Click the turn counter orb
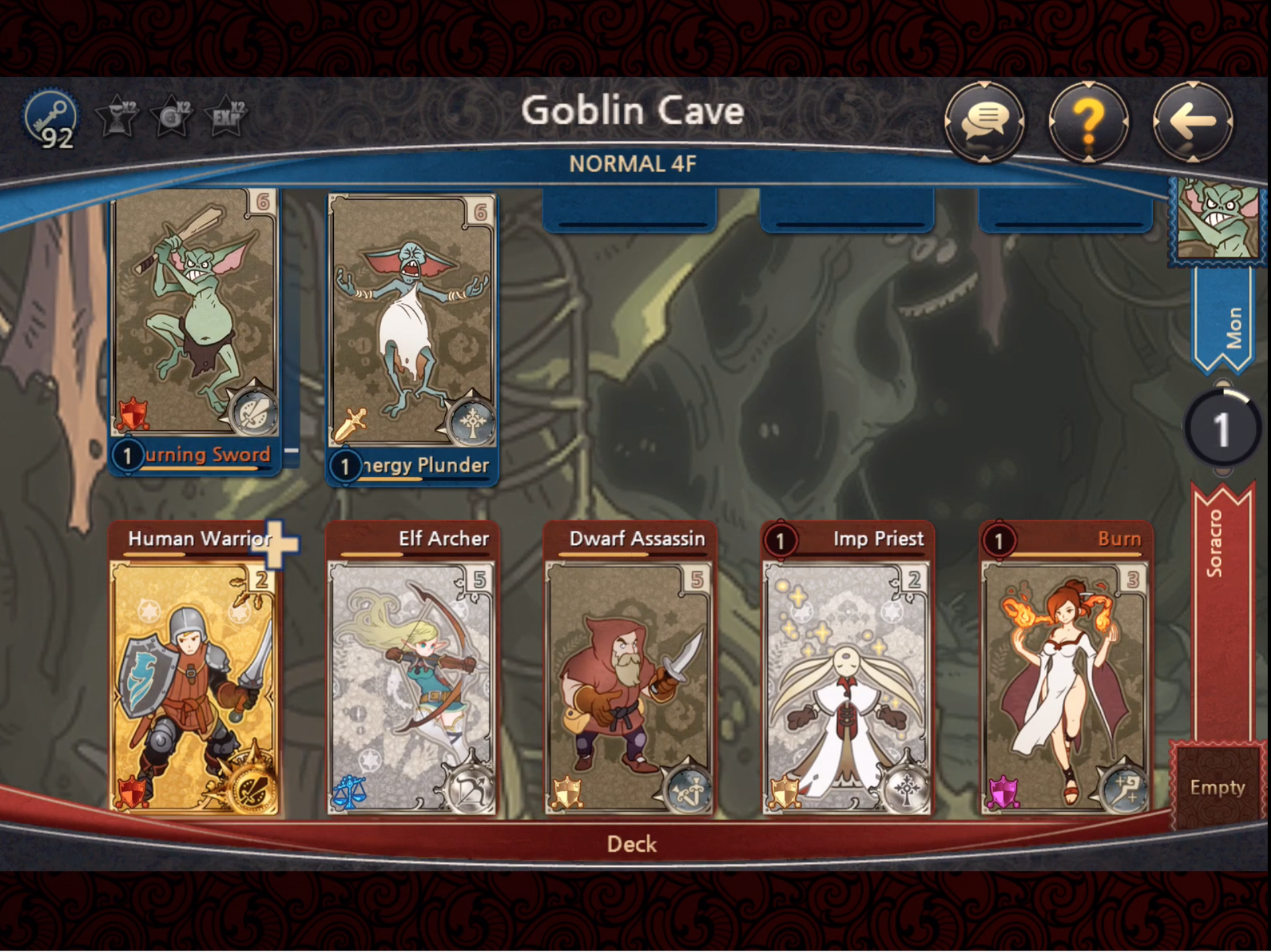 tap(1221, 428)
